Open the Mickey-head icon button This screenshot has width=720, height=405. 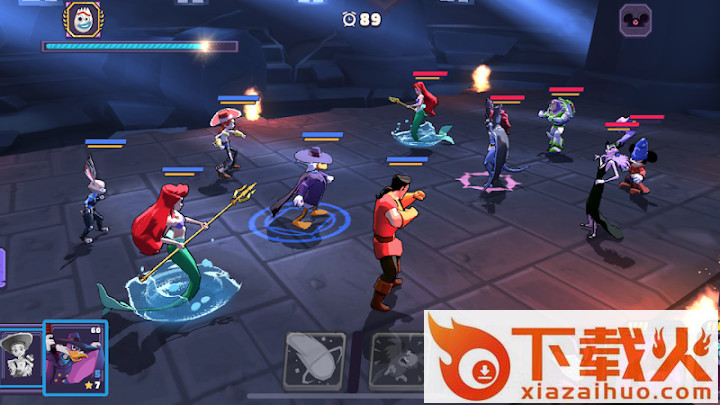point(635,20)
